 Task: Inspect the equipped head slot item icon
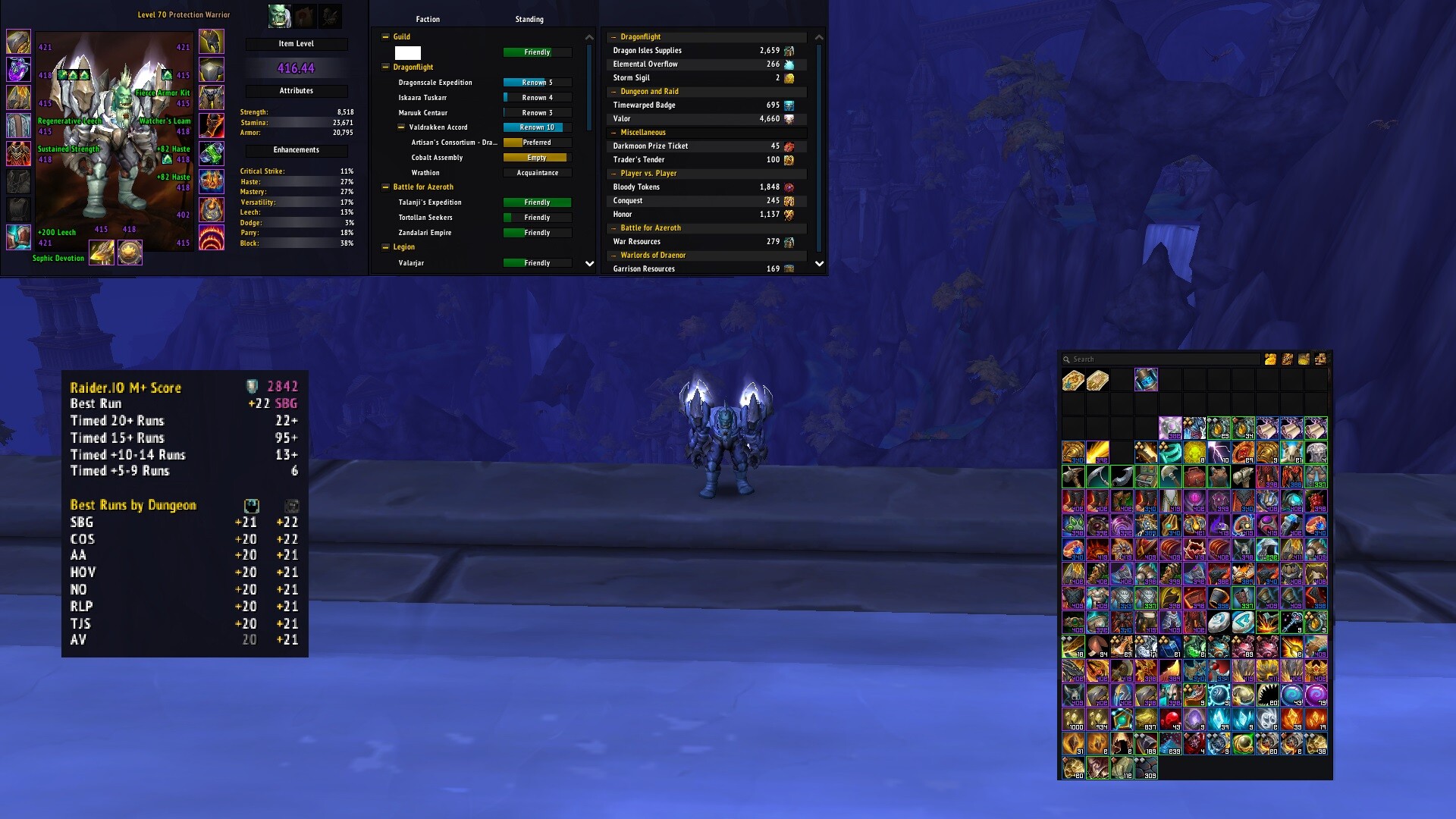(x=18, y=42)
